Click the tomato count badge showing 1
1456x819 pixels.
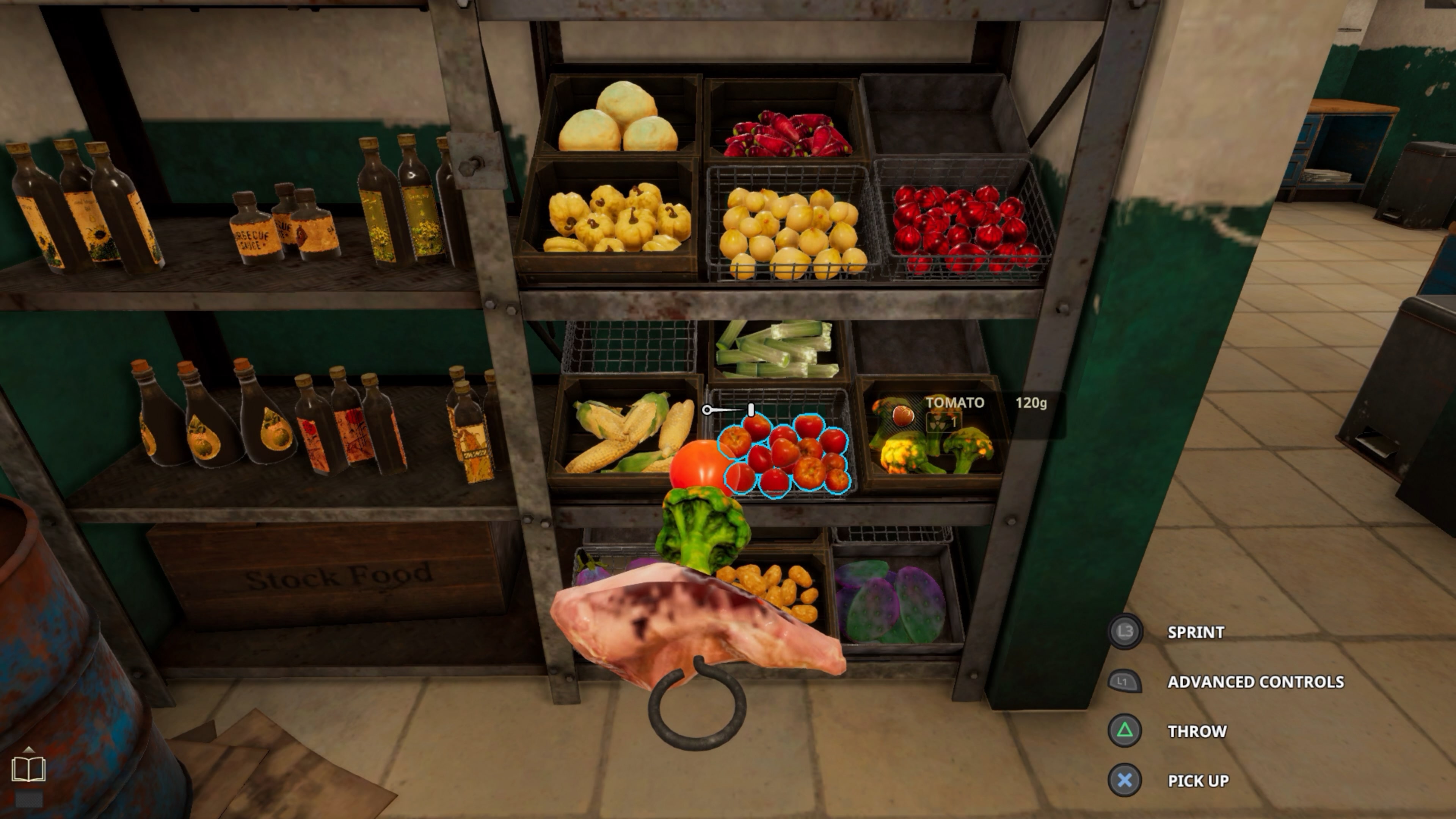point(954,423)
